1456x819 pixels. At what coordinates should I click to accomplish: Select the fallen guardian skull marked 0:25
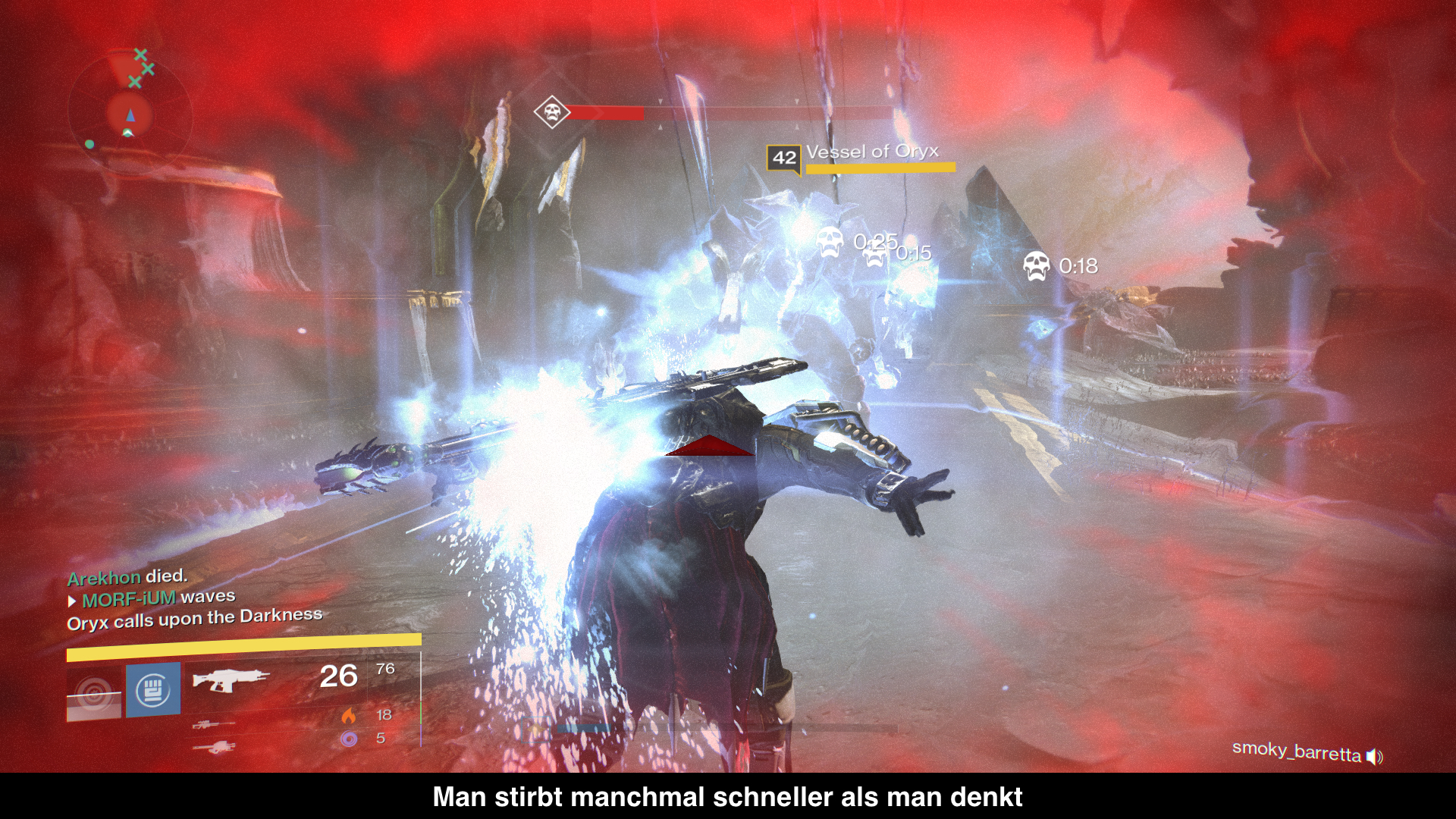(x=830, y=242)
